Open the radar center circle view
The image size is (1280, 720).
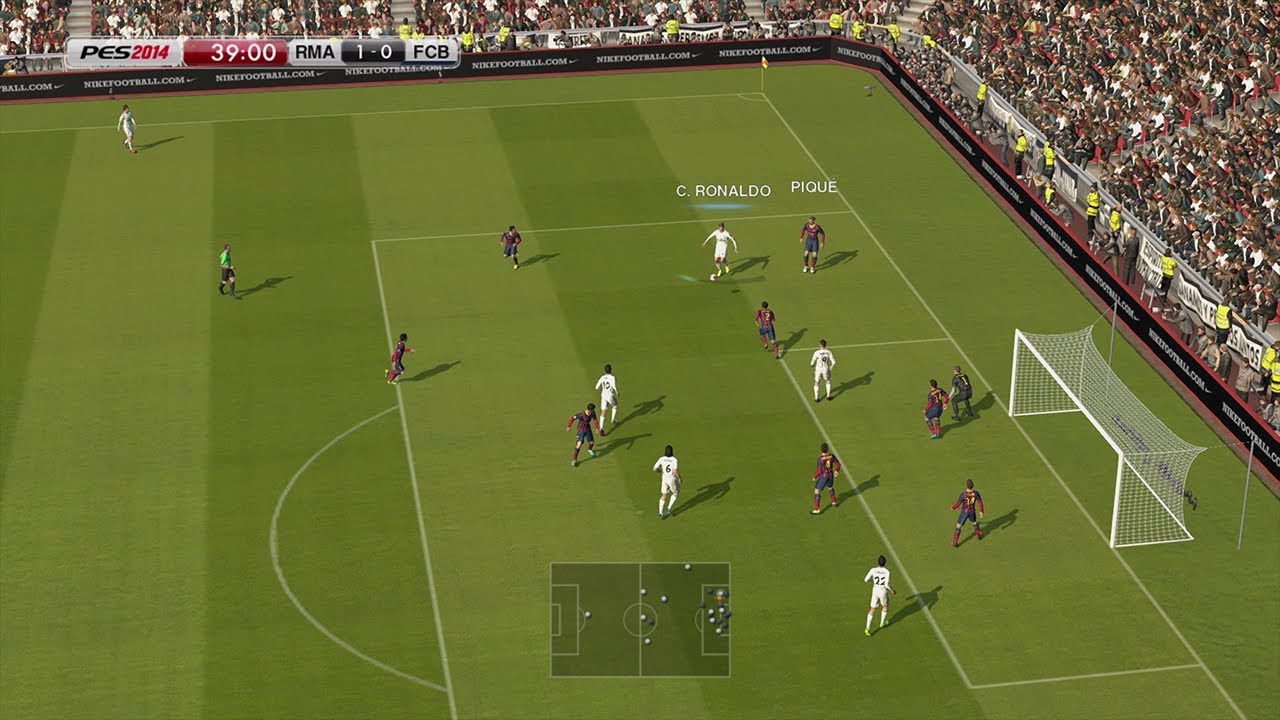(640, 618)
